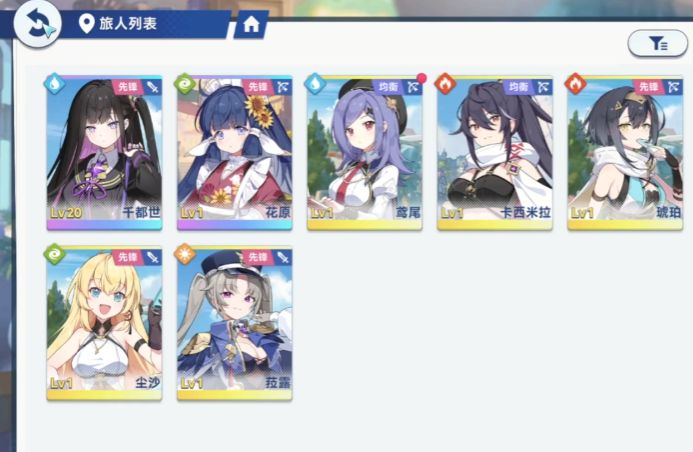The height and width of the screenshot is (452, 693).
Task: Pick the 琥珀 character card
Action: click(624, 152)
